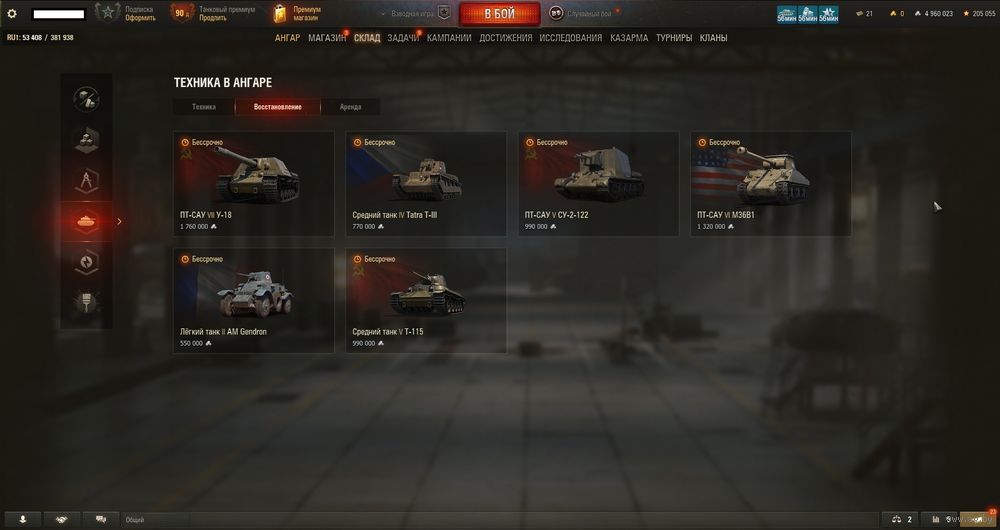Select the ПТ-САУ У-18 vehicle card
Screen dimensions: 1000x530
coord(254,184)
